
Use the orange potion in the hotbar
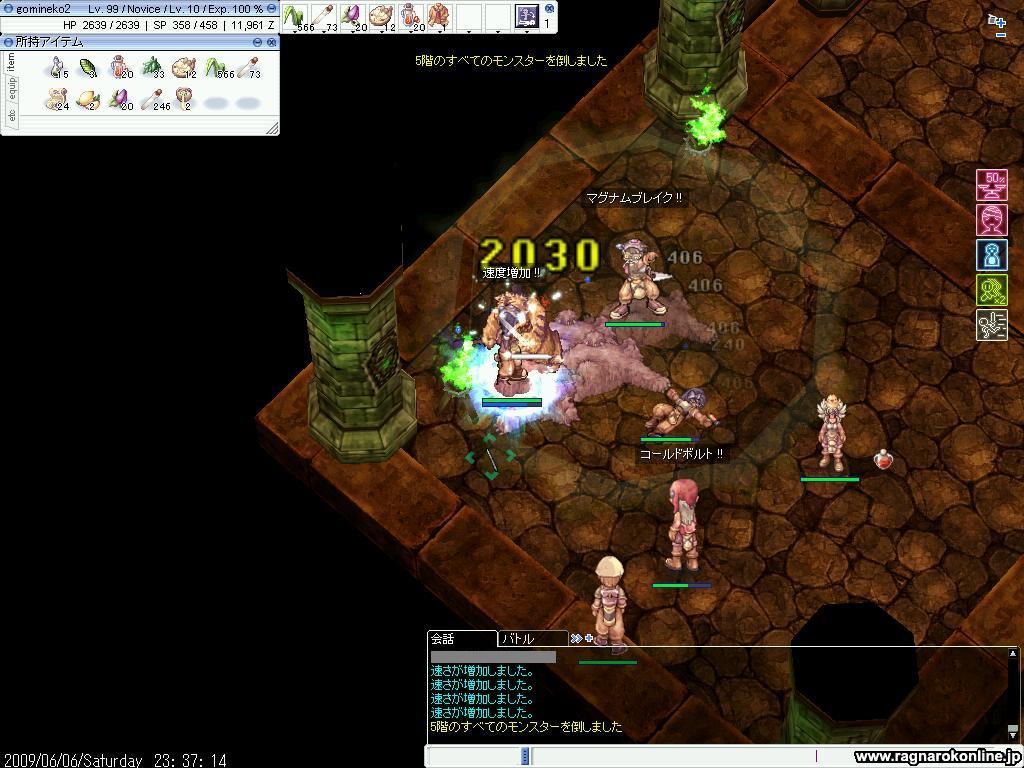point(410,16)
